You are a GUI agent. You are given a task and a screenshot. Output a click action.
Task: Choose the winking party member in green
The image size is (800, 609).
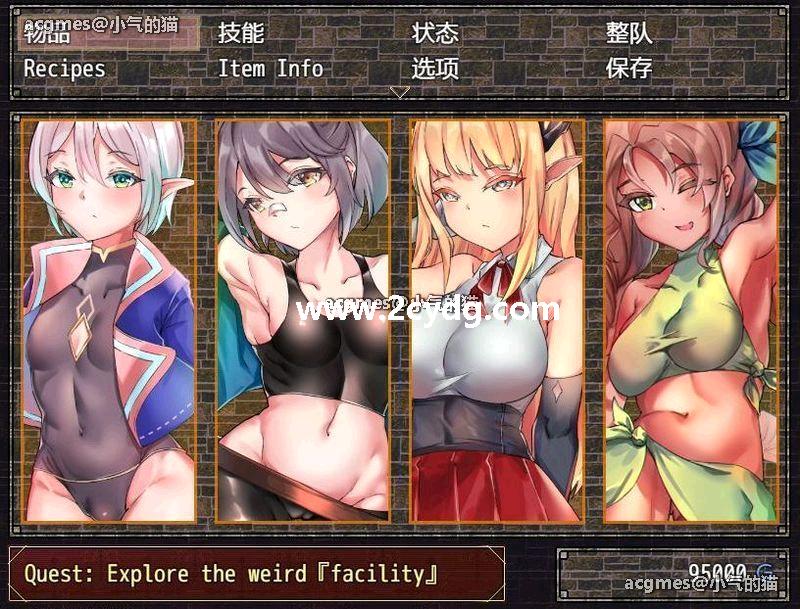(691, 320)
